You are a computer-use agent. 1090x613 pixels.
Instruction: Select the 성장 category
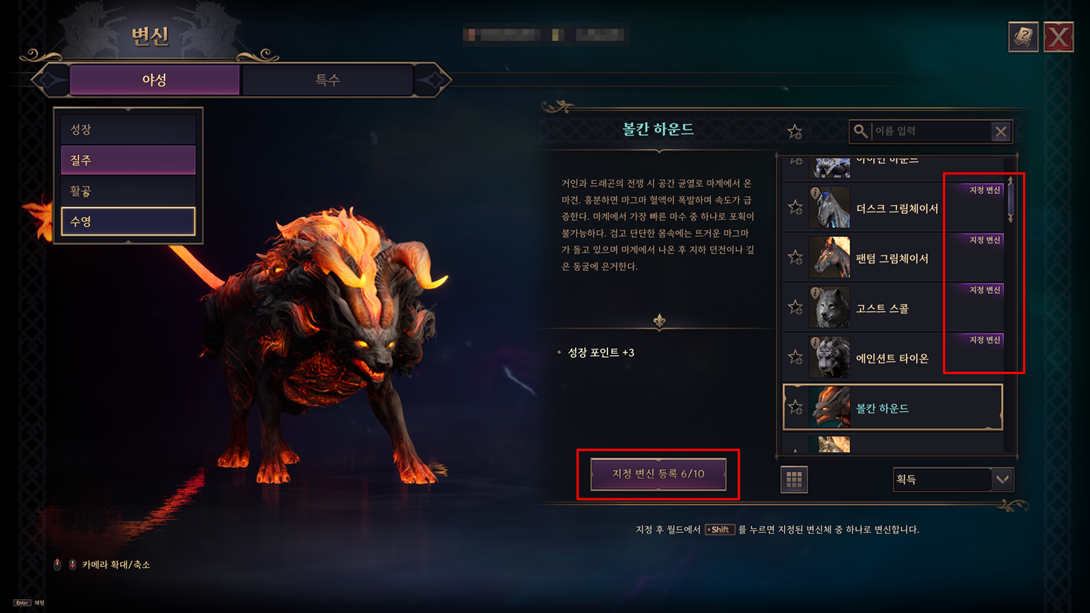coord(128,129)
